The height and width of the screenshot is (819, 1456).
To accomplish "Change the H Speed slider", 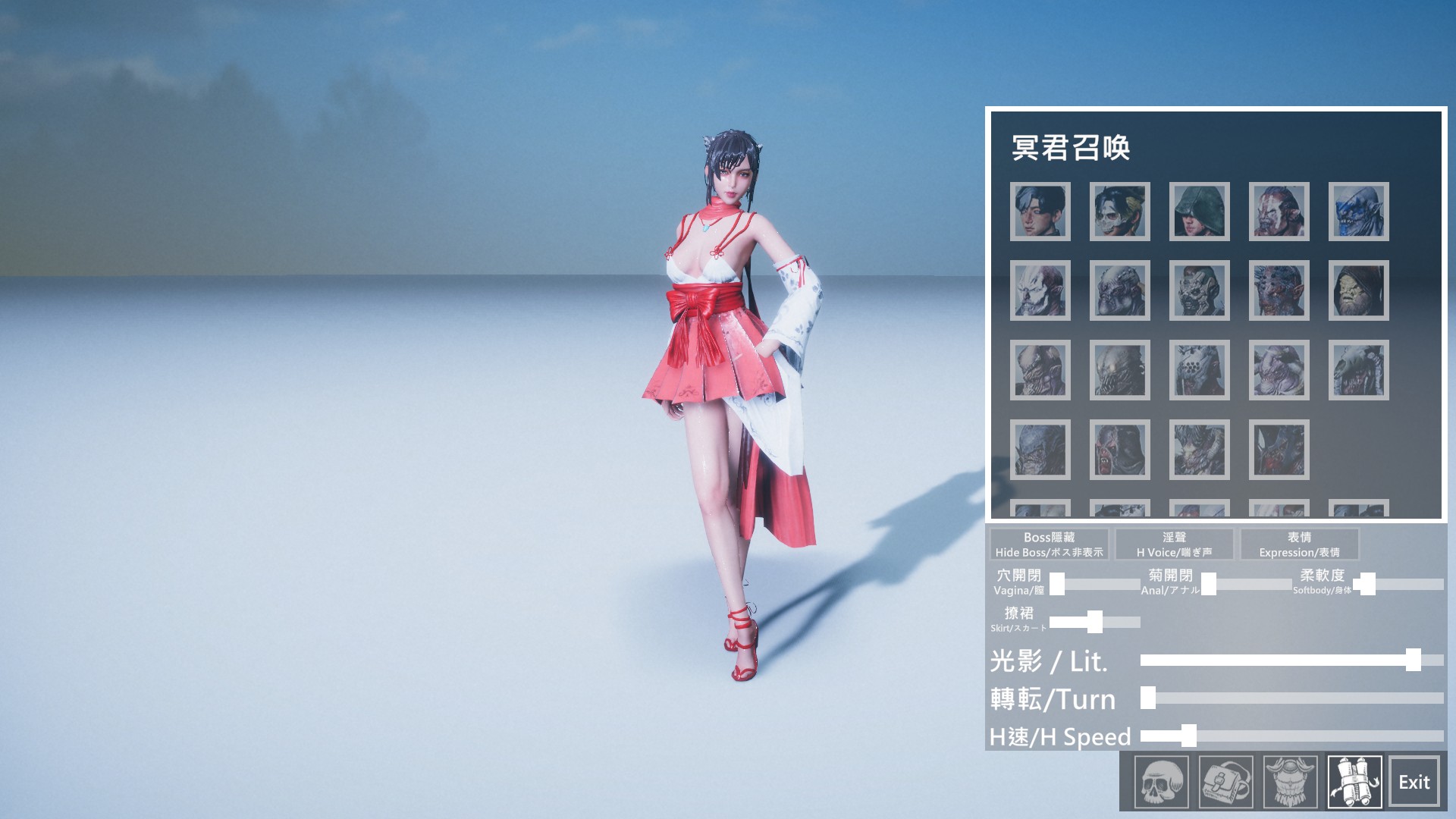I will tap(1188, 736).
